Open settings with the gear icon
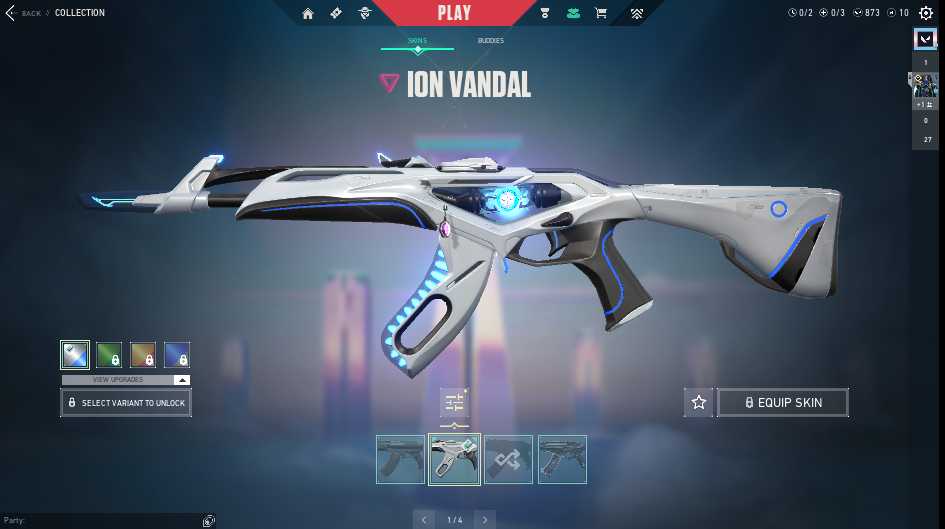Screen dimensions: 945x529 [x=926, y=13]
